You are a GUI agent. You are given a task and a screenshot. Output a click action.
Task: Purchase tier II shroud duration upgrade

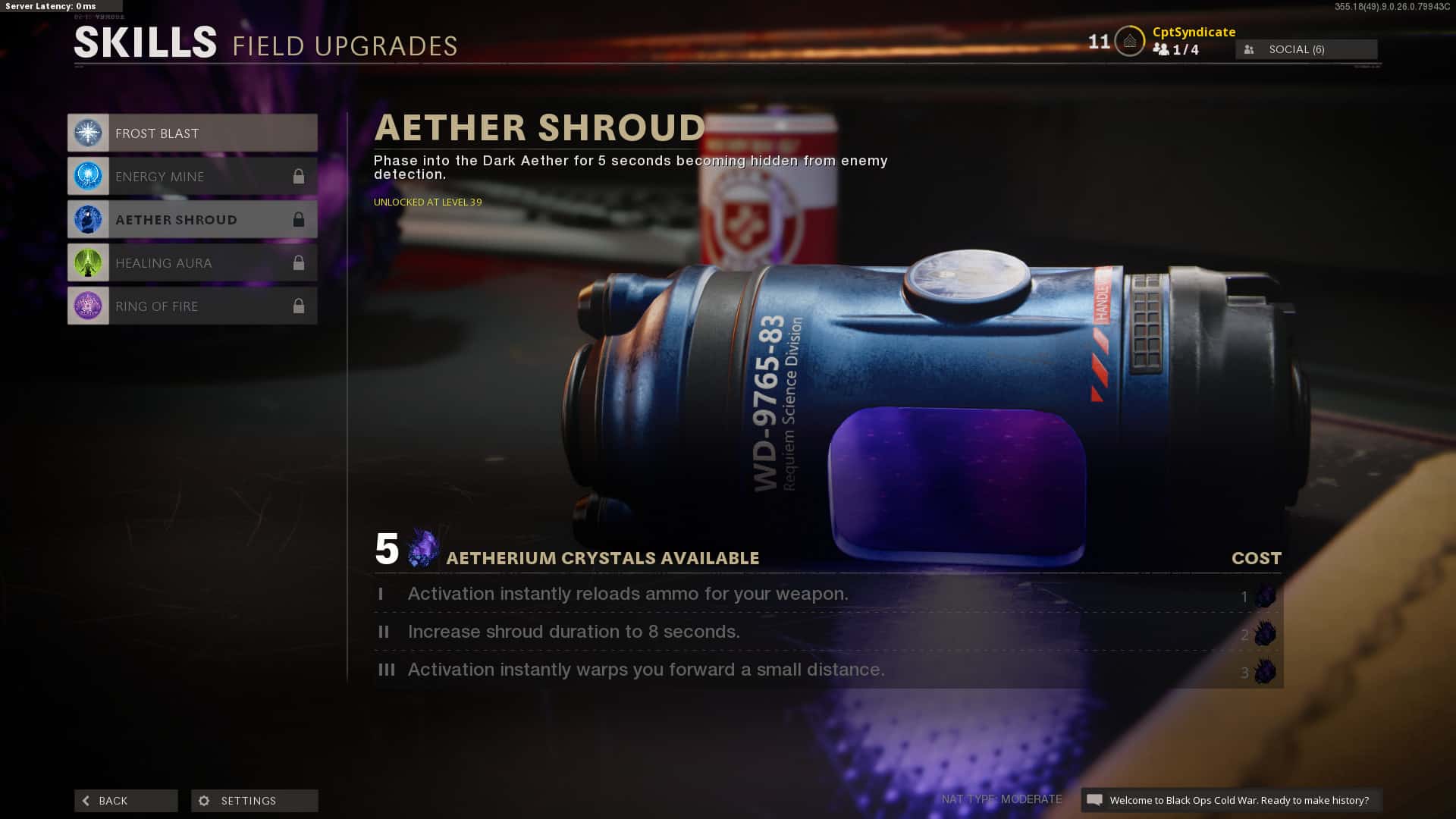click(827, 632)
